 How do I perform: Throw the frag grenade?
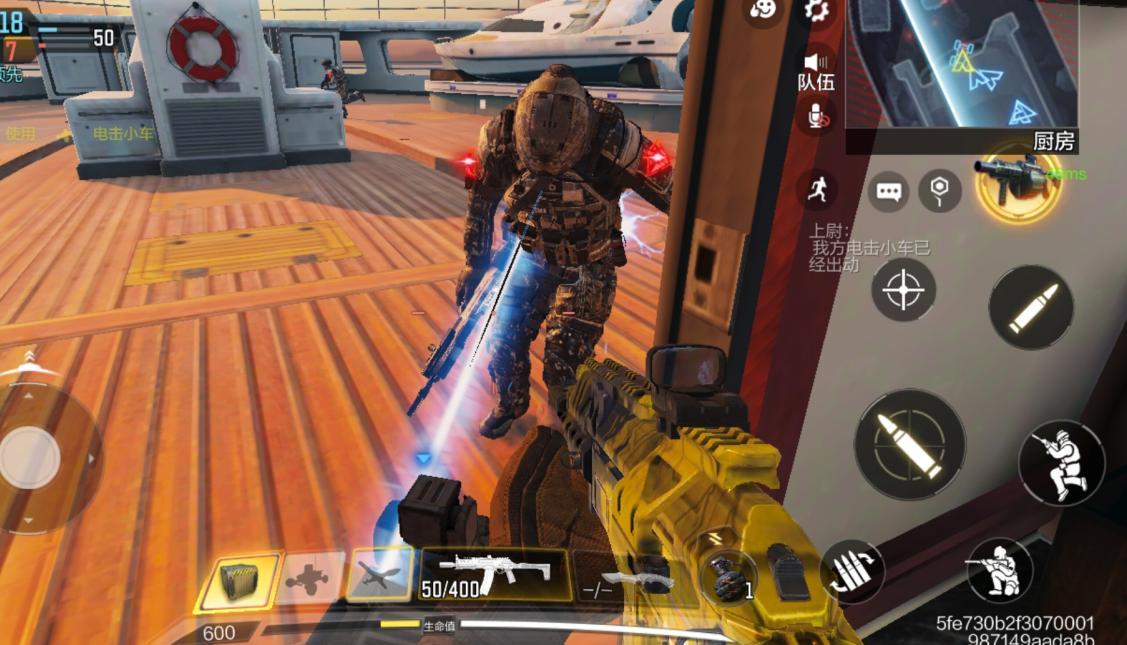coord(728,577)
